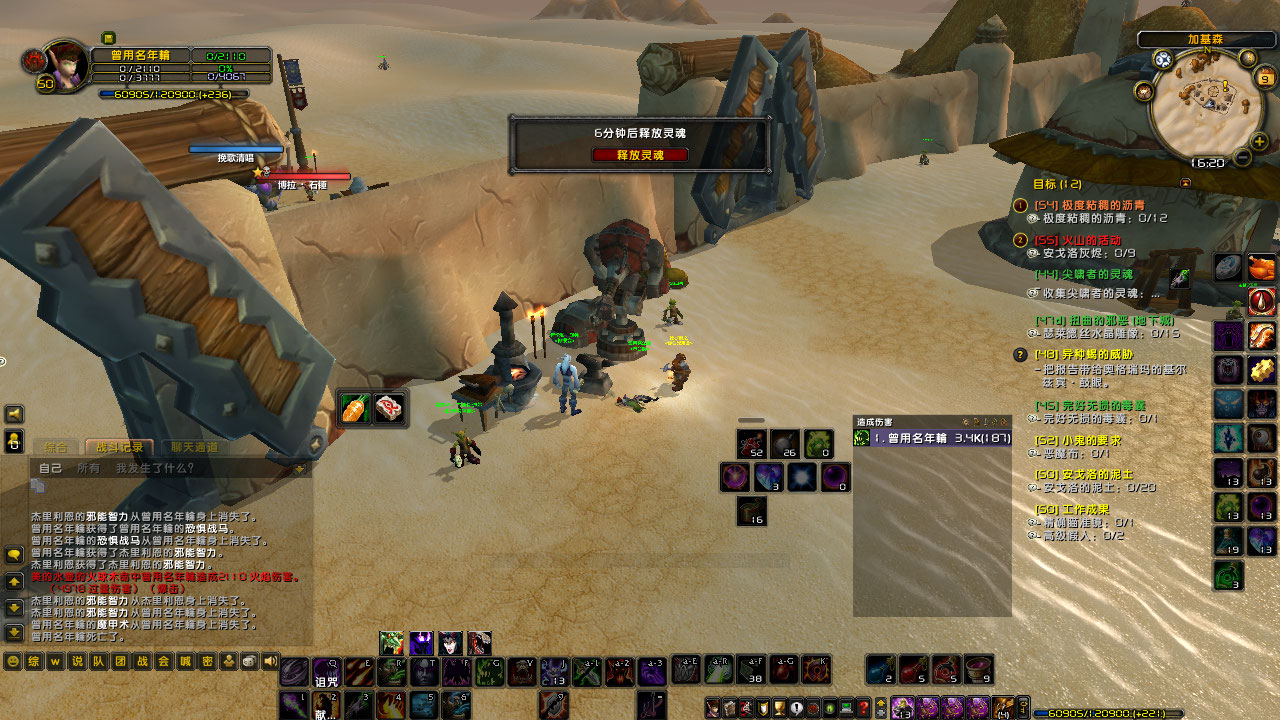Click the dice roll icon near chat buttons

[x=247, y=662]
